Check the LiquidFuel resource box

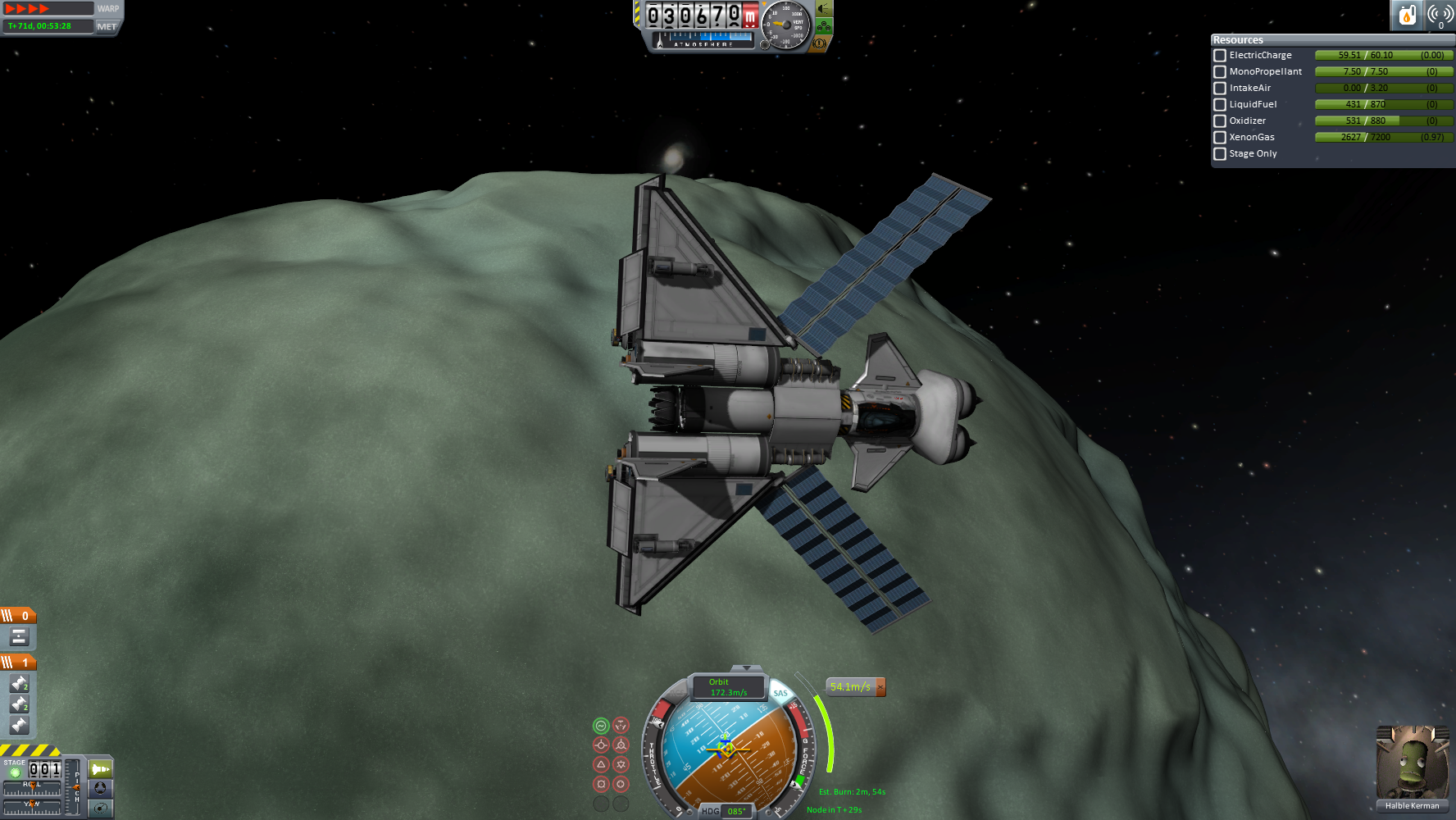coord(1220,105)
